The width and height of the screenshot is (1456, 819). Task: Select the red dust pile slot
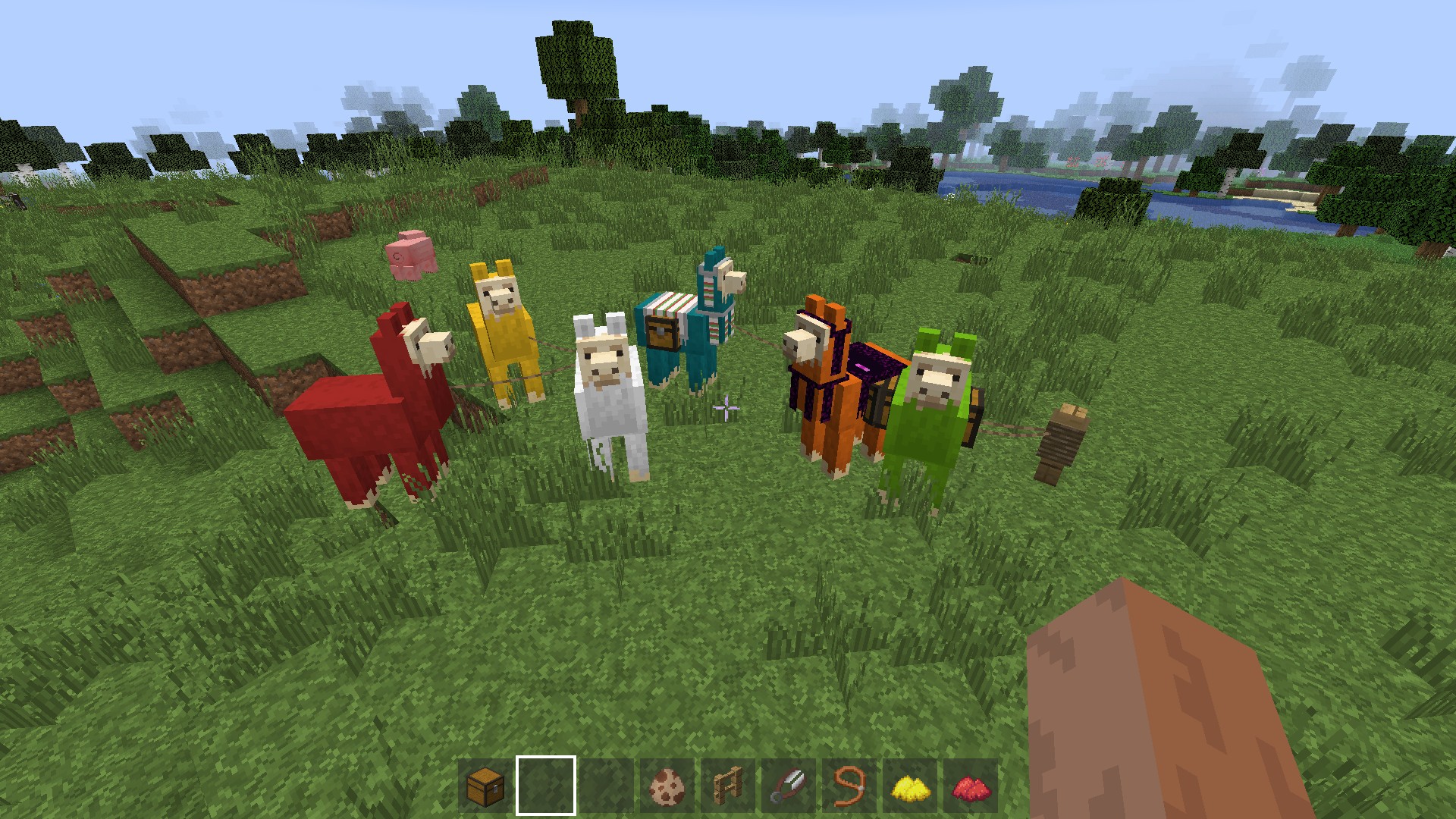(971, 786)
